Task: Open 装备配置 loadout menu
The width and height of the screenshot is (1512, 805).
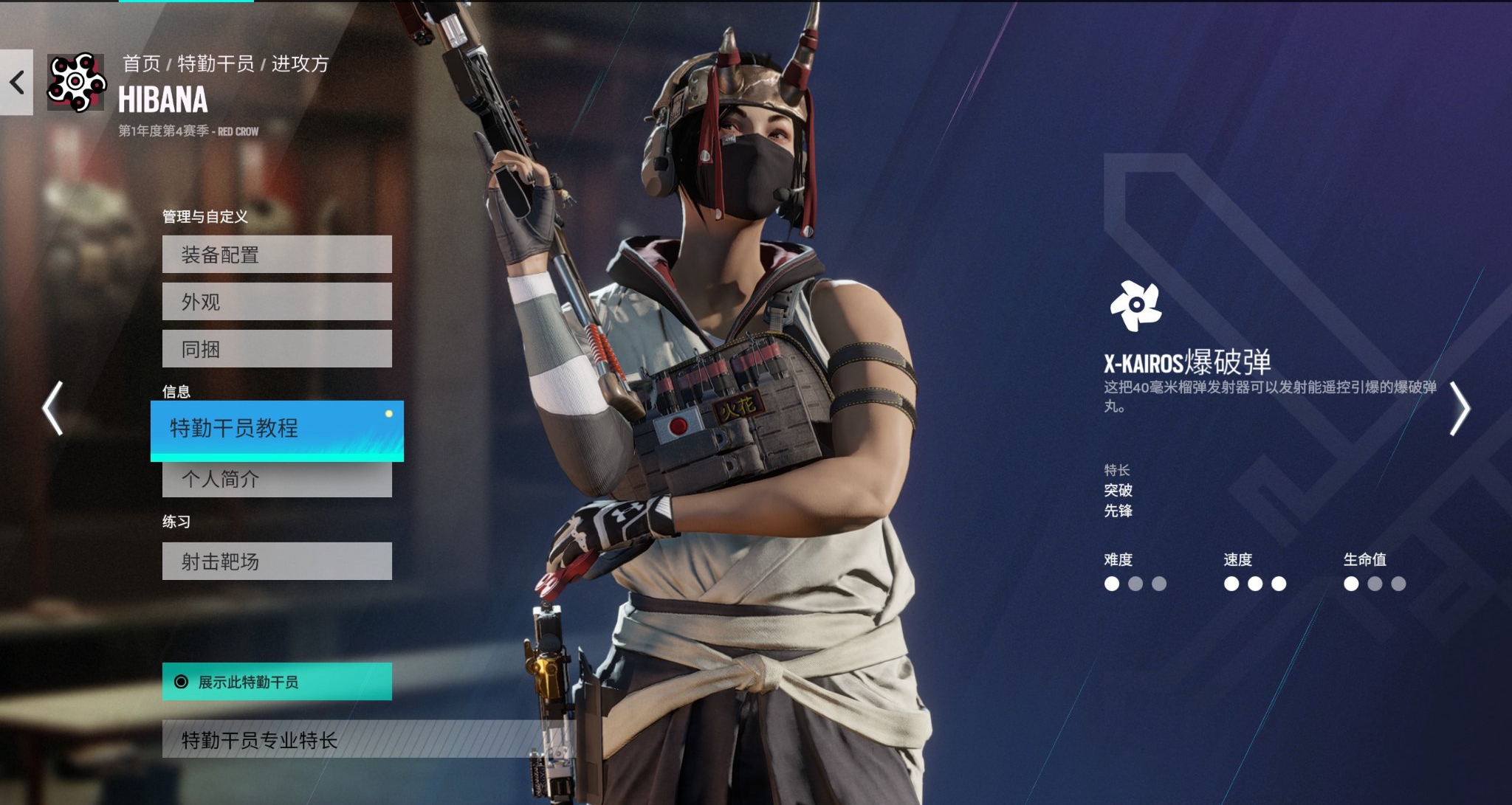Action: [x=277, y=255]
